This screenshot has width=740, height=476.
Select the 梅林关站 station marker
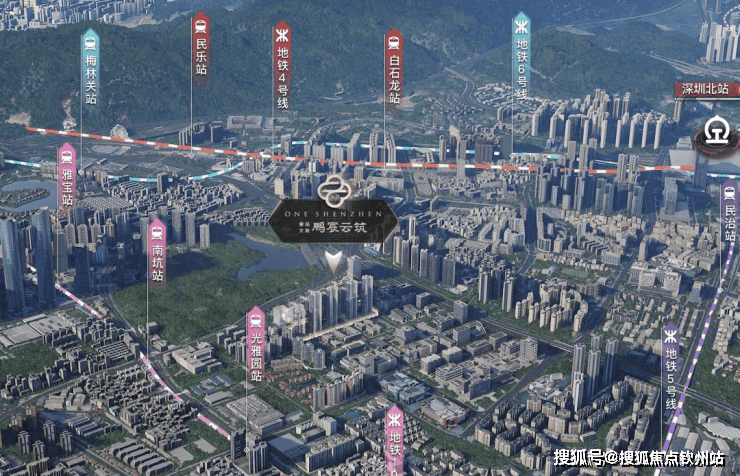90,63
